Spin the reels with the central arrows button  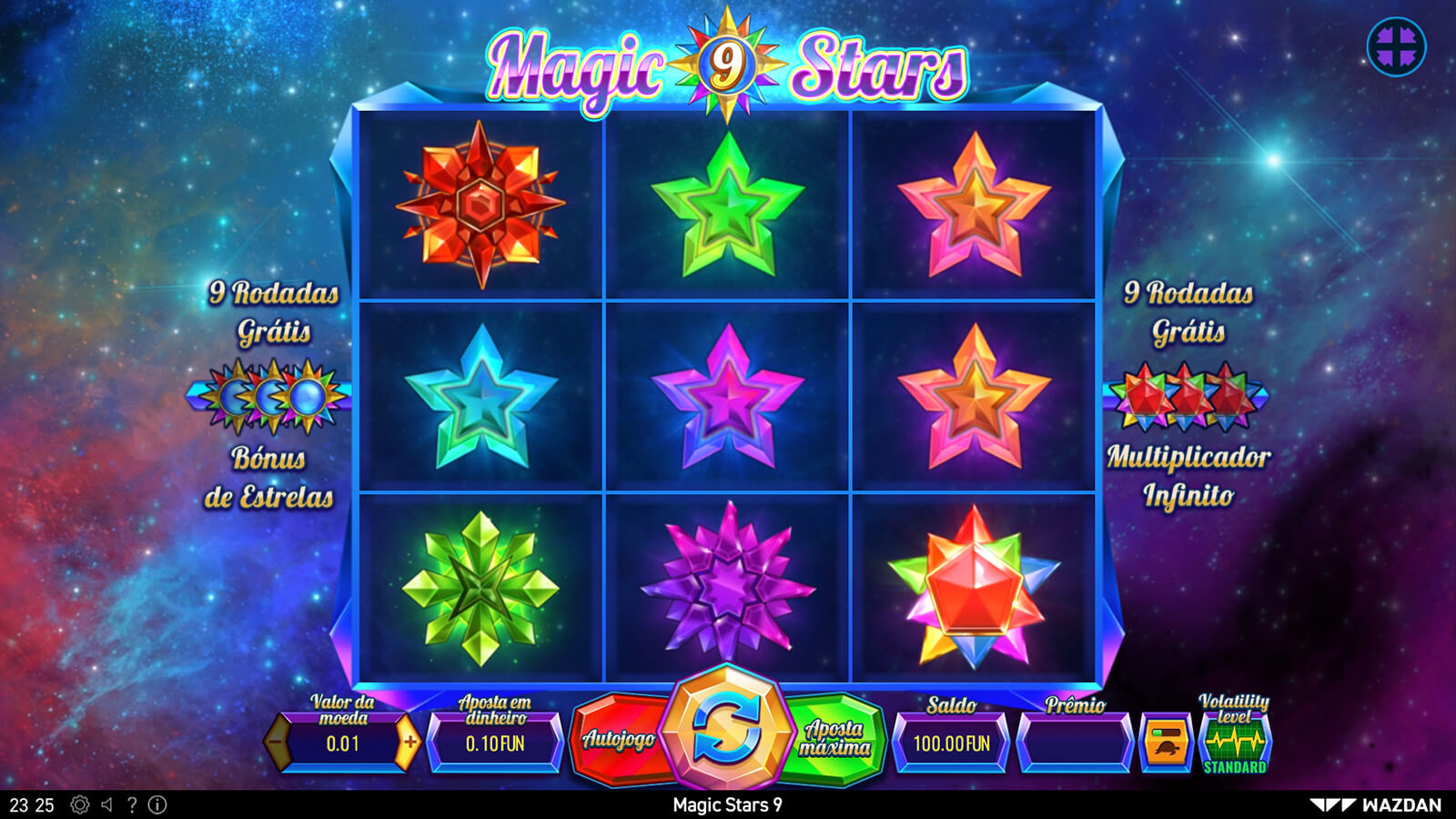pos(725,728)
